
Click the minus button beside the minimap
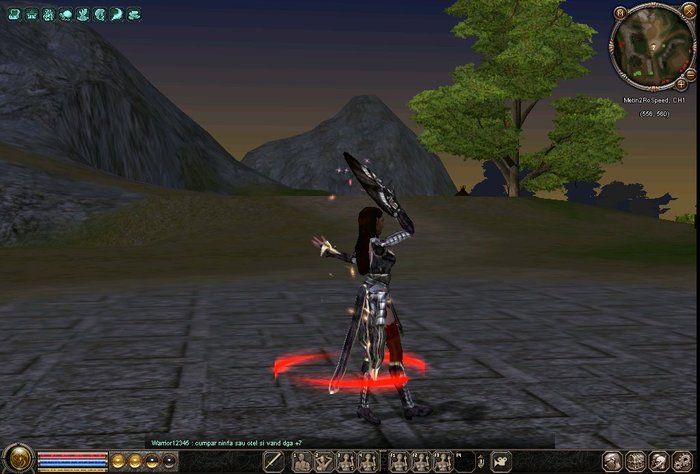[691, 75]
